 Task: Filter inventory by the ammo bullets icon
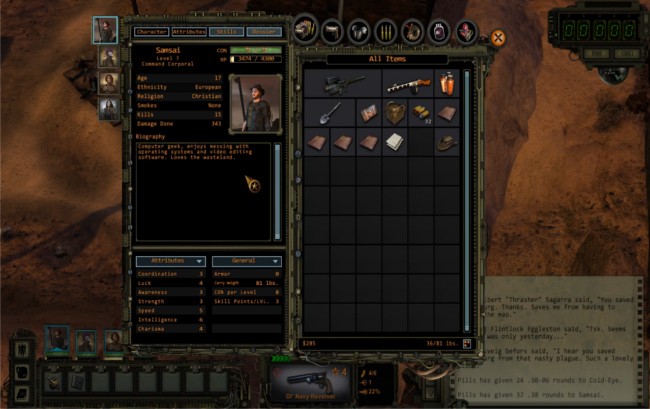[x=385, y=31]
